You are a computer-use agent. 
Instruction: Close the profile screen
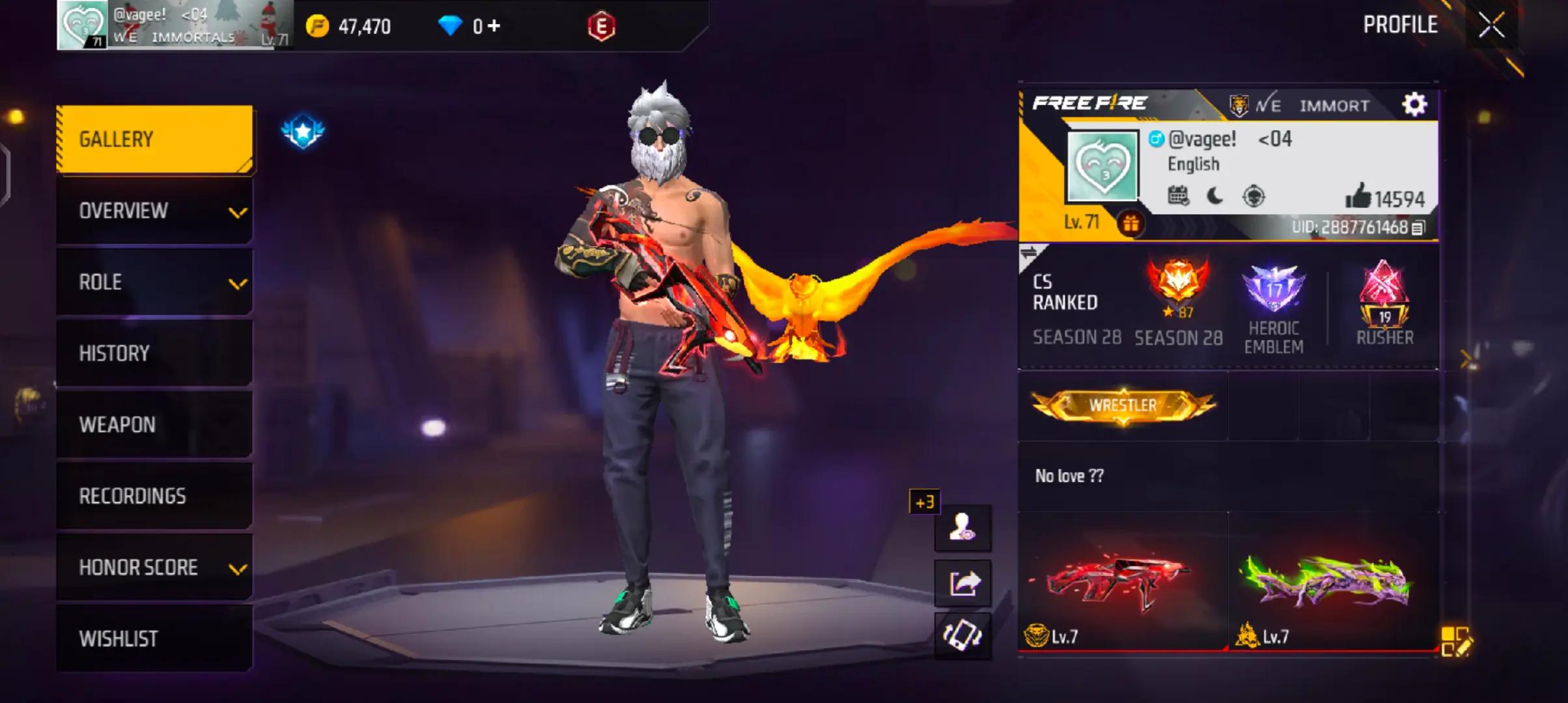[x=1491, y=26]
